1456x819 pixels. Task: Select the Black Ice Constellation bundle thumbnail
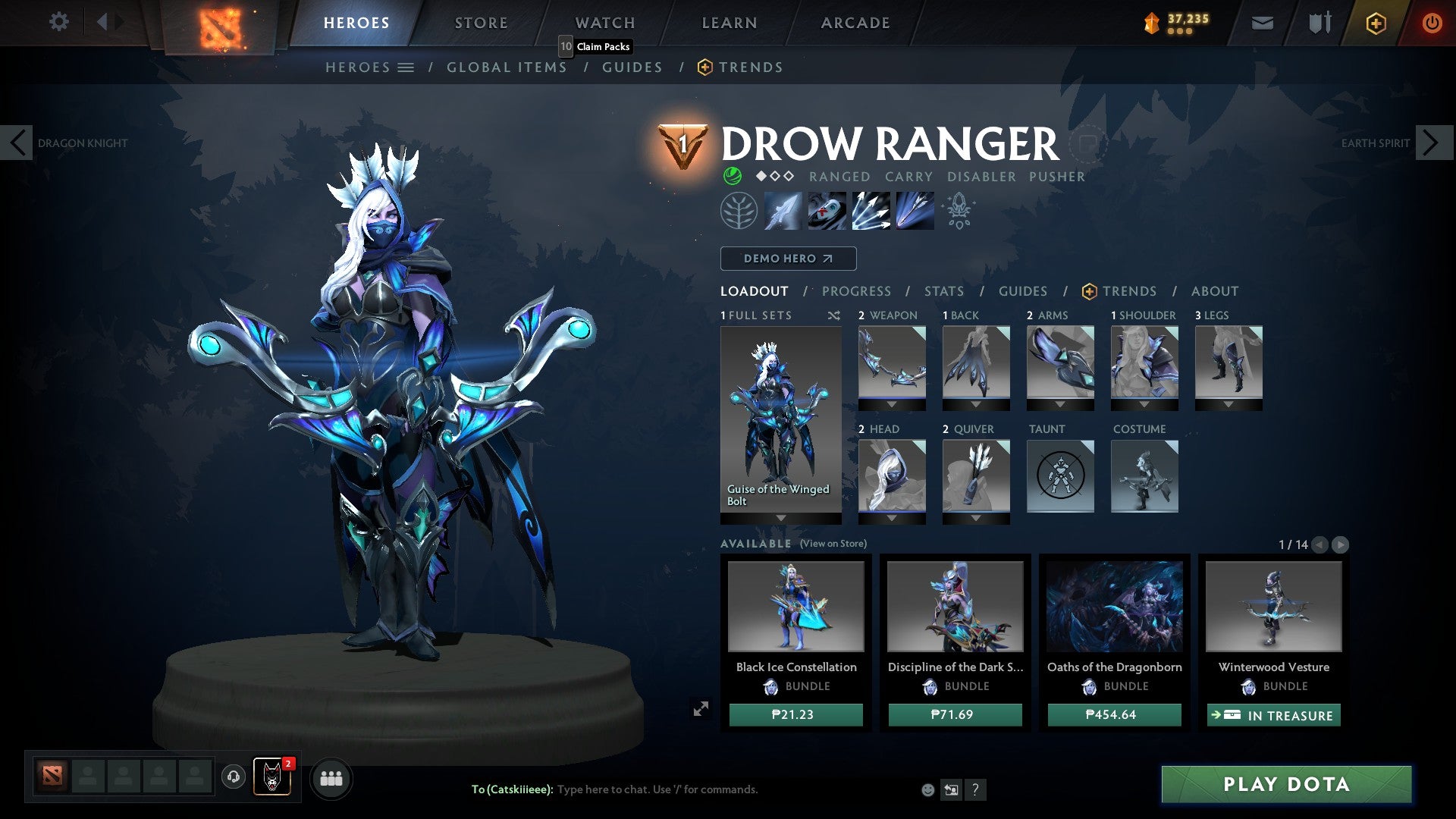click(795, 606)
